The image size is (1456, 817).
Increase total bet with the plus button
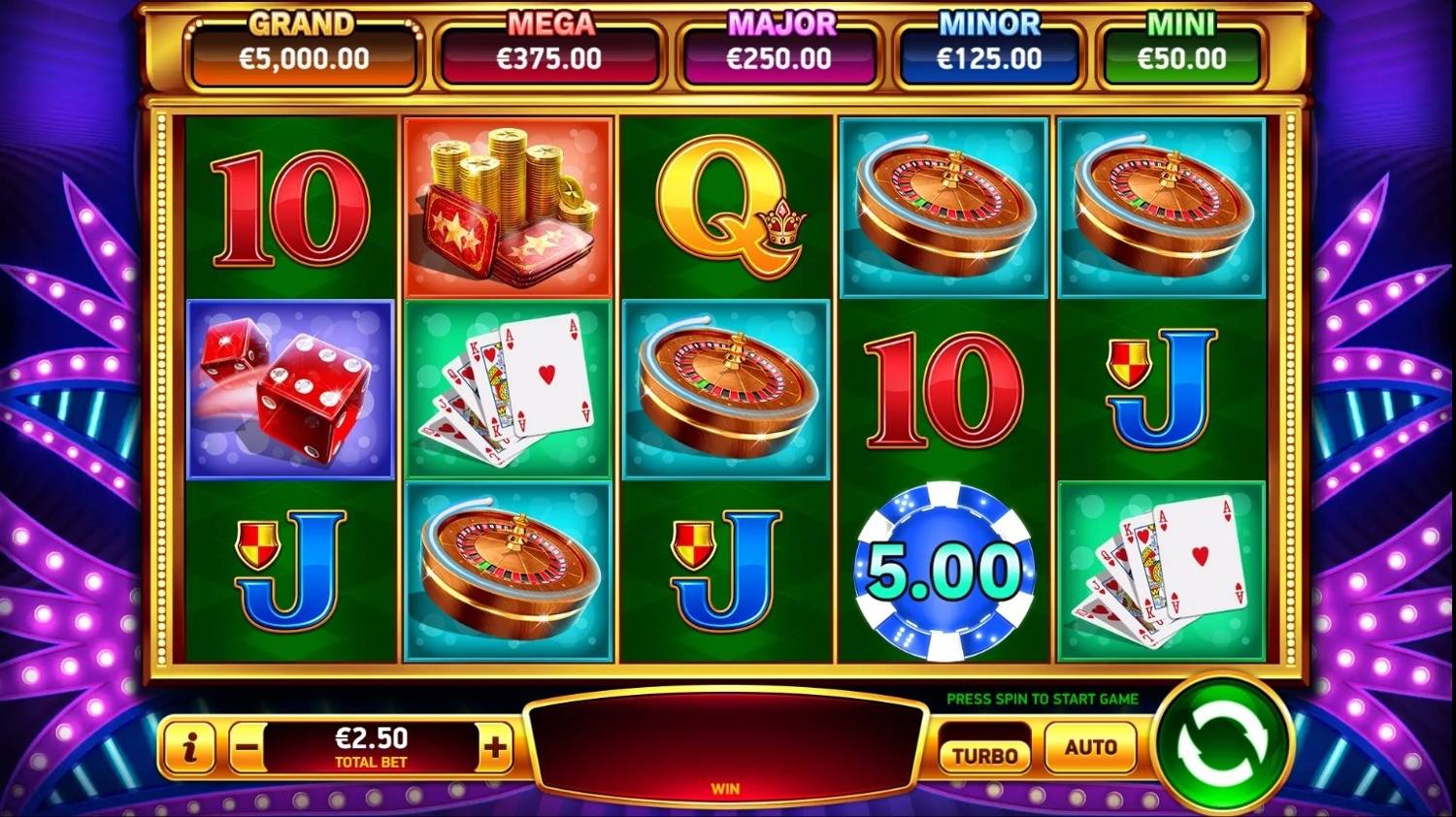pyautogui.click(x=495, y=747)
